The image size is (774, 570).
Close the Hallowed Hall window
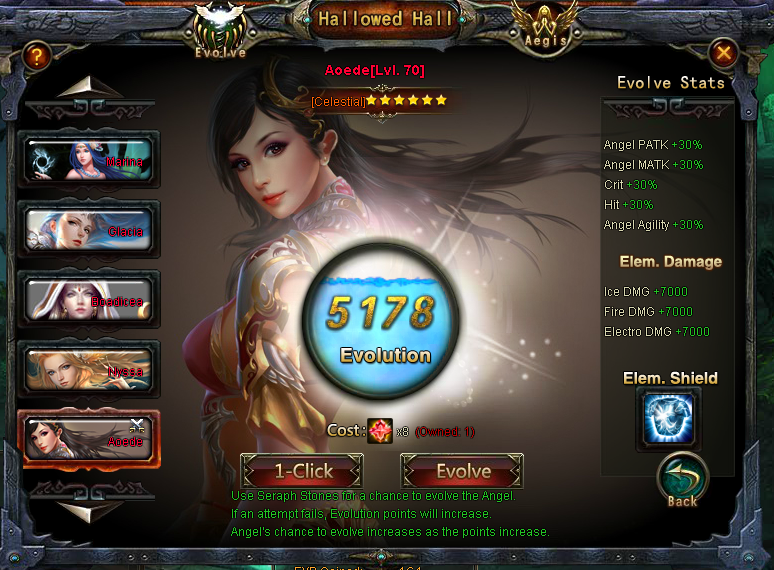pyautogui.click(x=724, y=53)
